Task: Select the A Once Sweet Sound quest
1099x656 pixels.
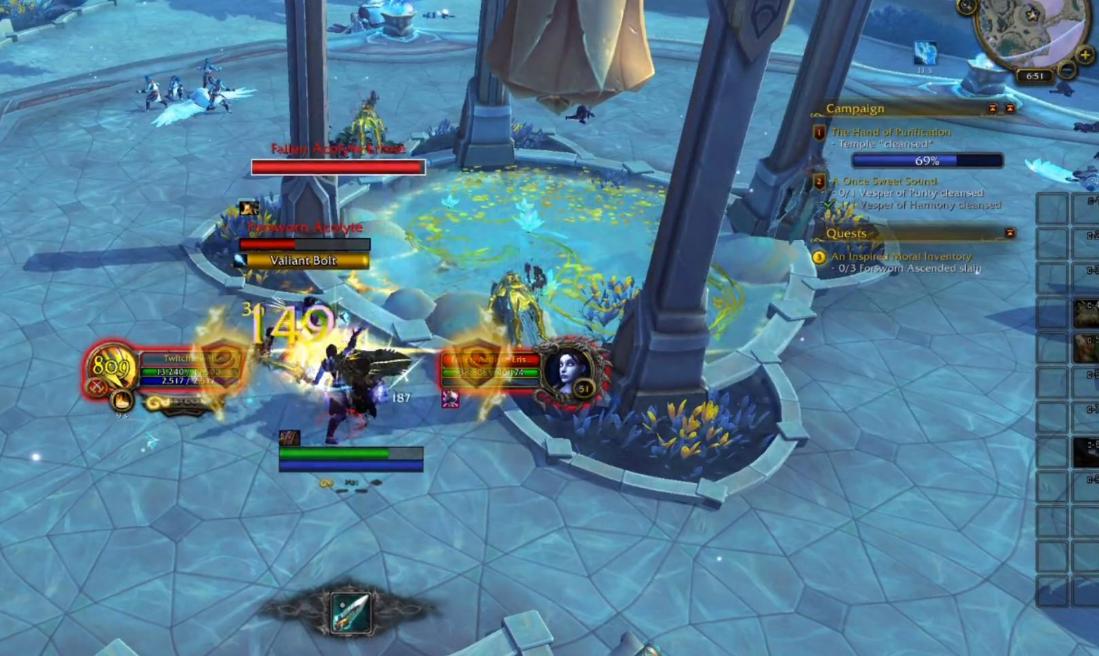Action: click(885, 181)
